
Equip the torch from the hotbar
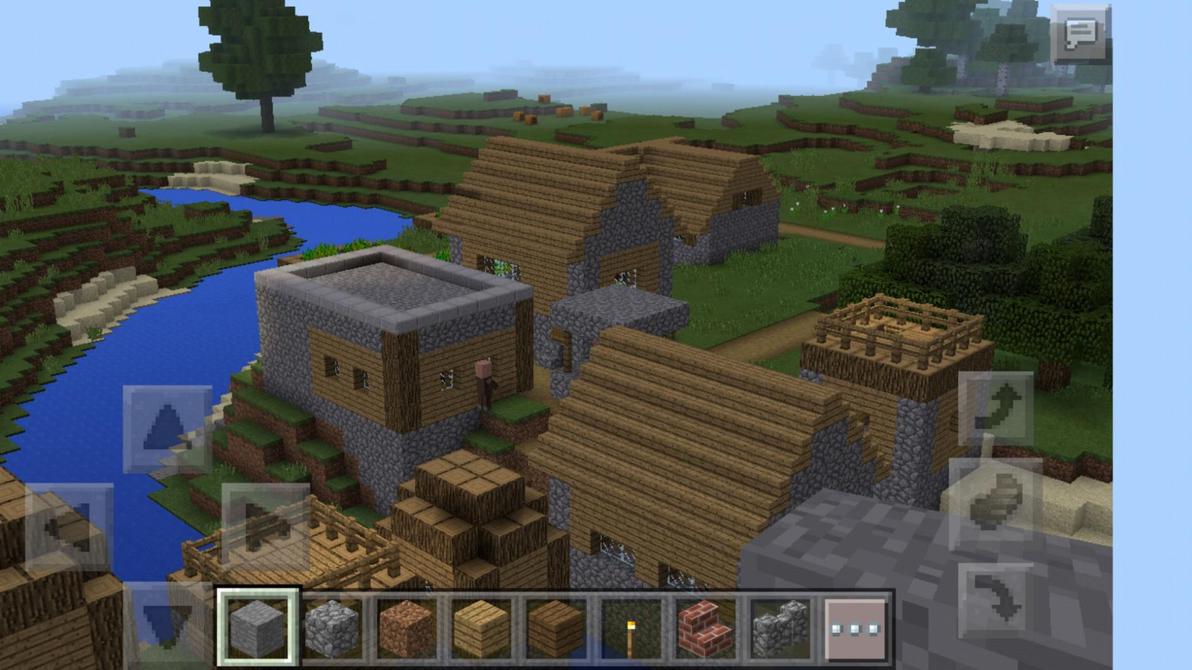630,628
